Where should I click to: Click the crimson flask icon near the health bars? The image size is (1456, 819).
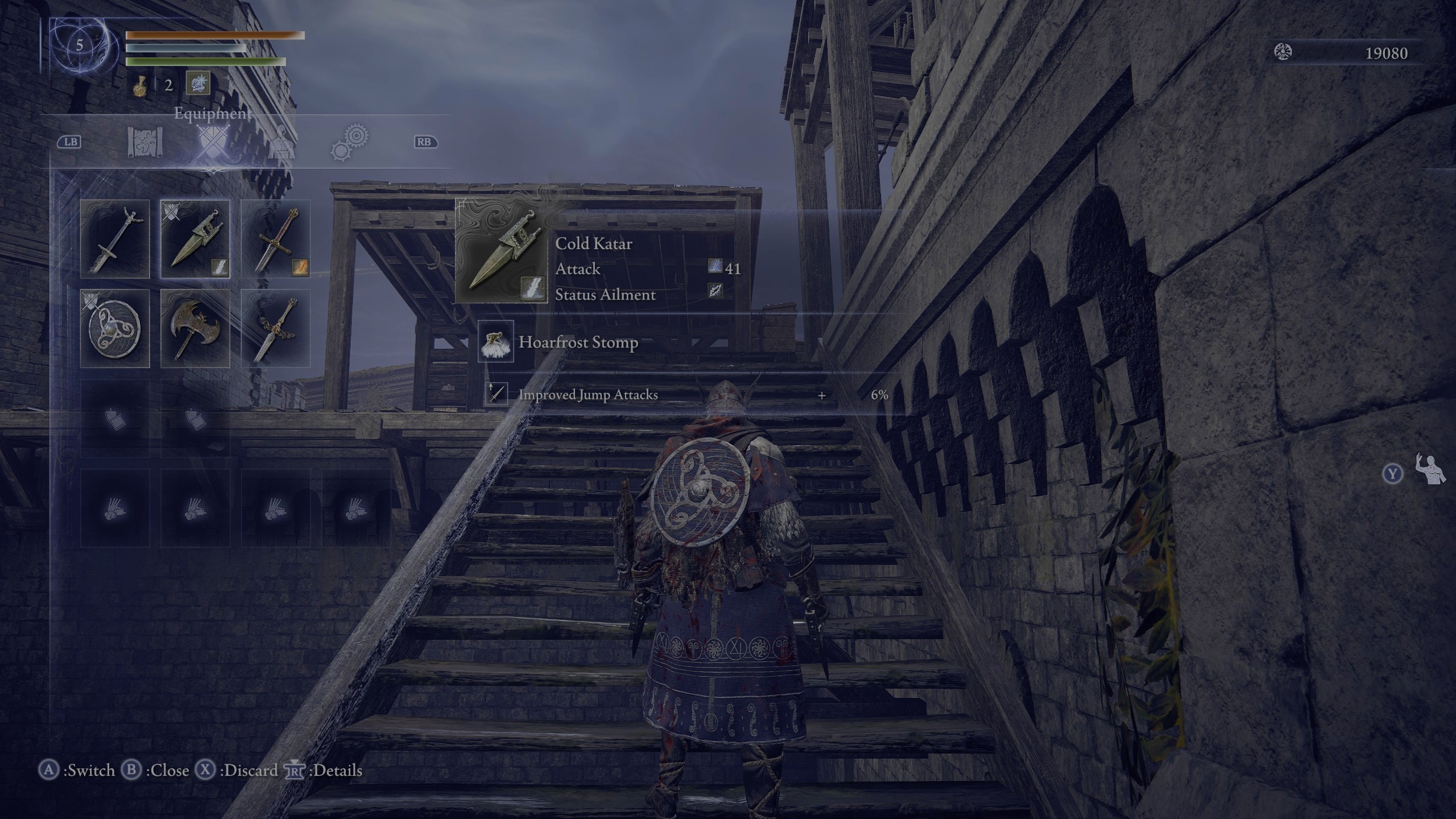[x=140, y=85]
